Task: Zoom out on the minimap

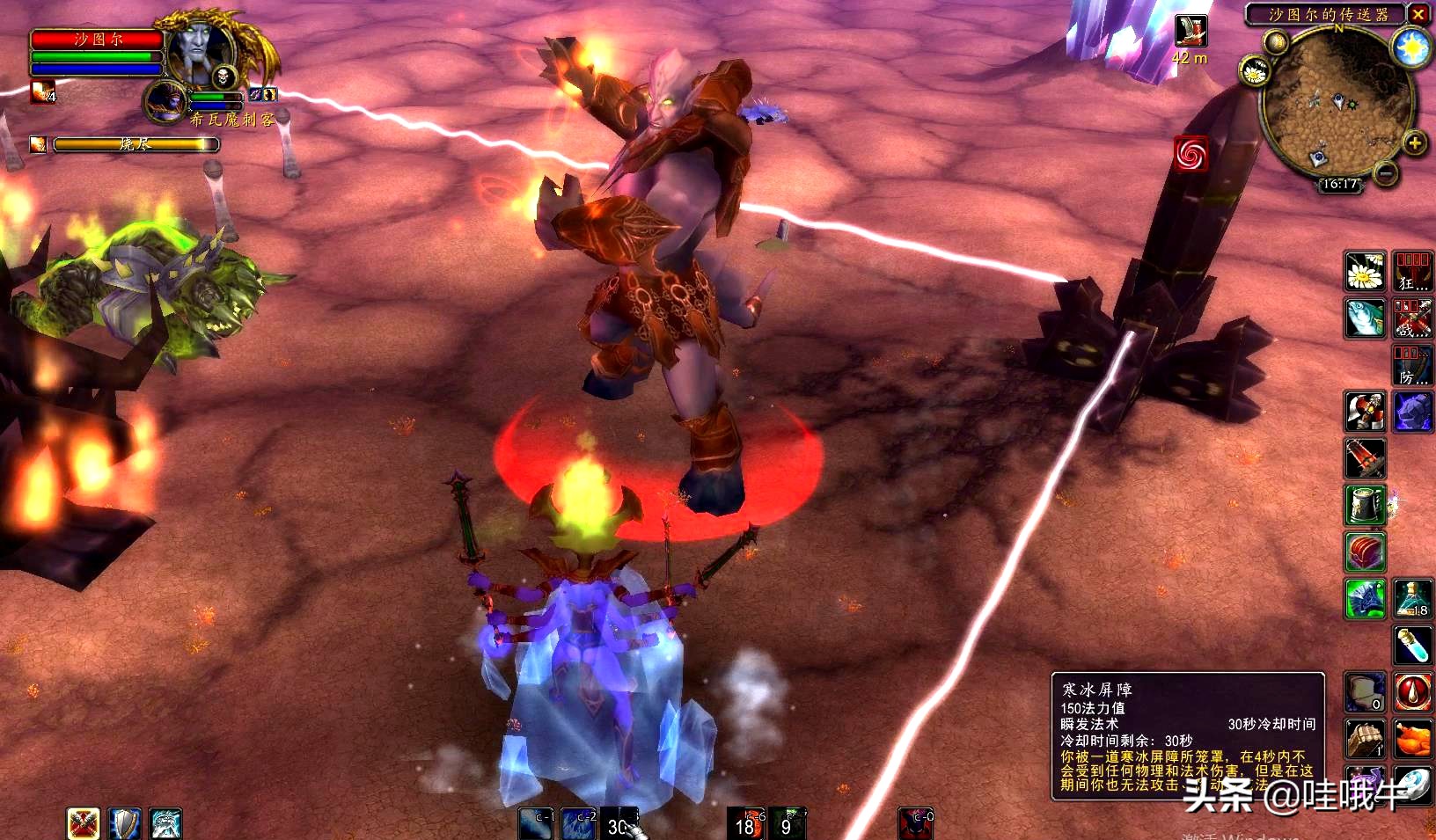Action: [x=1386, y=173]
